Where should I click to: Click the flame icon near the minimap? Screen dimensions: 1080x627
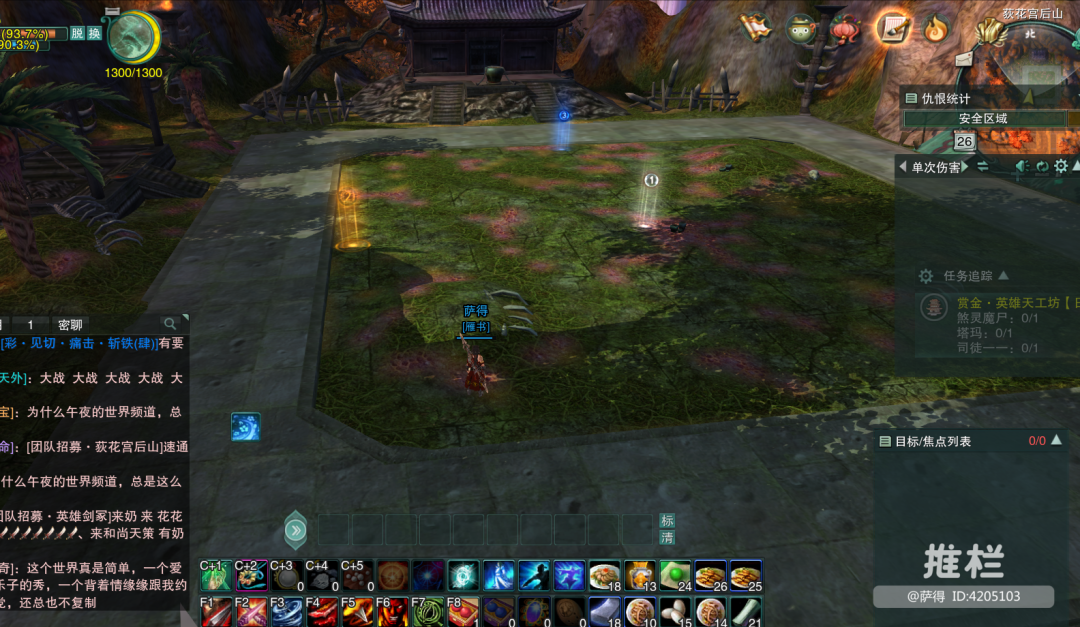(x=936, y=28)
